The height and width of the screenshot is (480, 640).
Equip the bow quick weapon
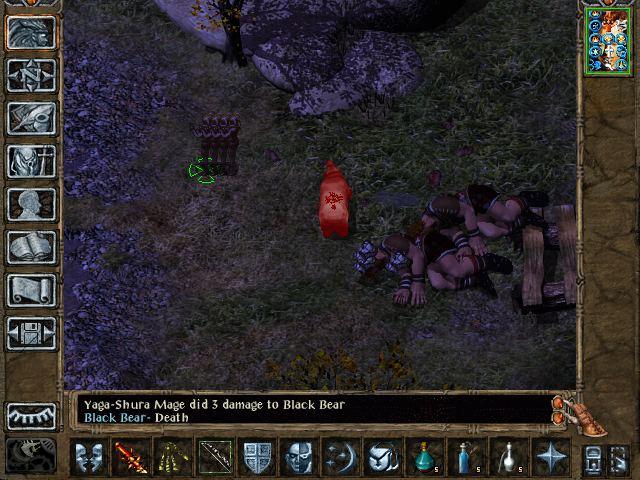point(215,458)
